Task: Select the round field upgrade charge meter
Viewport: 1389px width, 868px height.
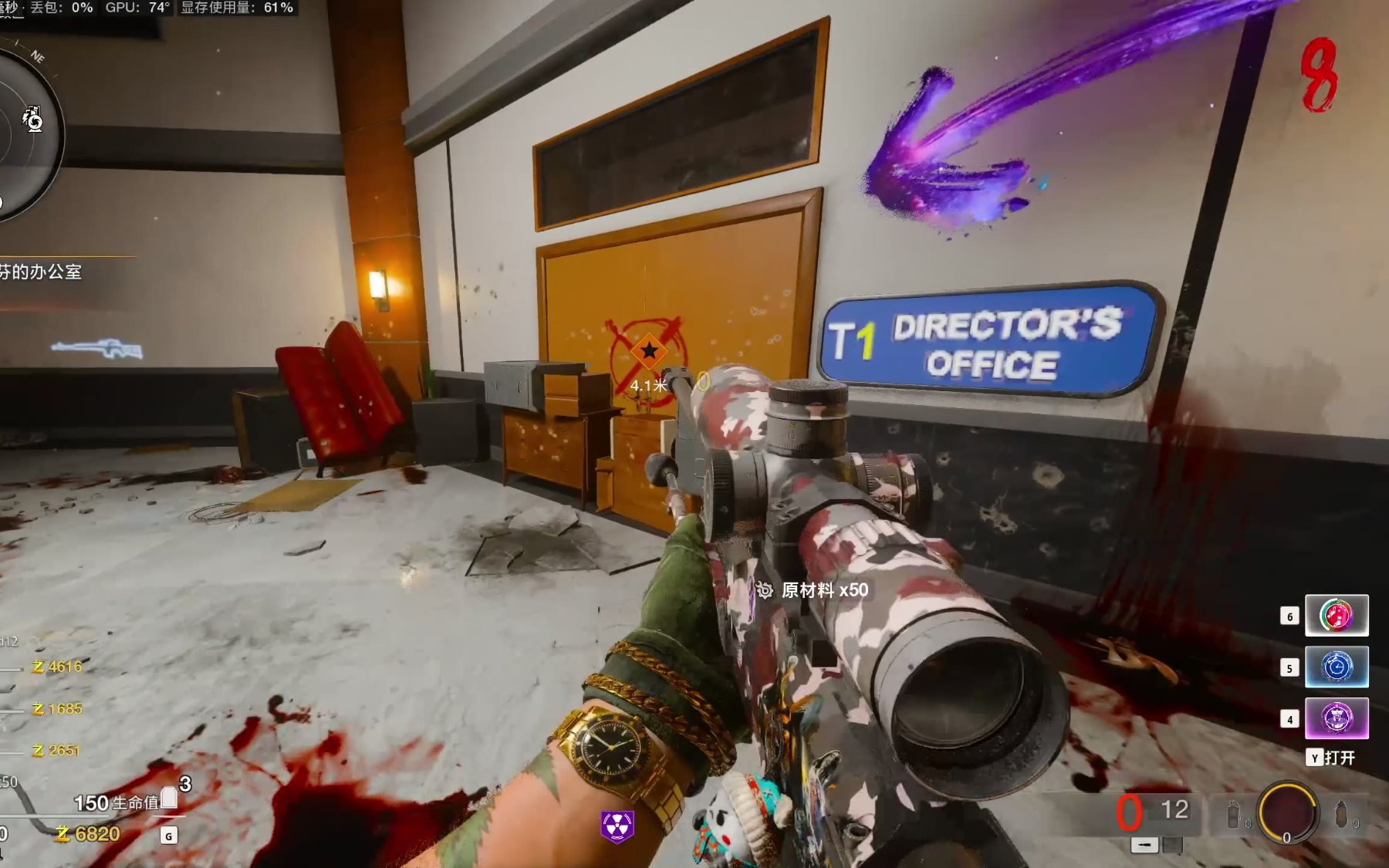Action: click(x=1287, y=812)
